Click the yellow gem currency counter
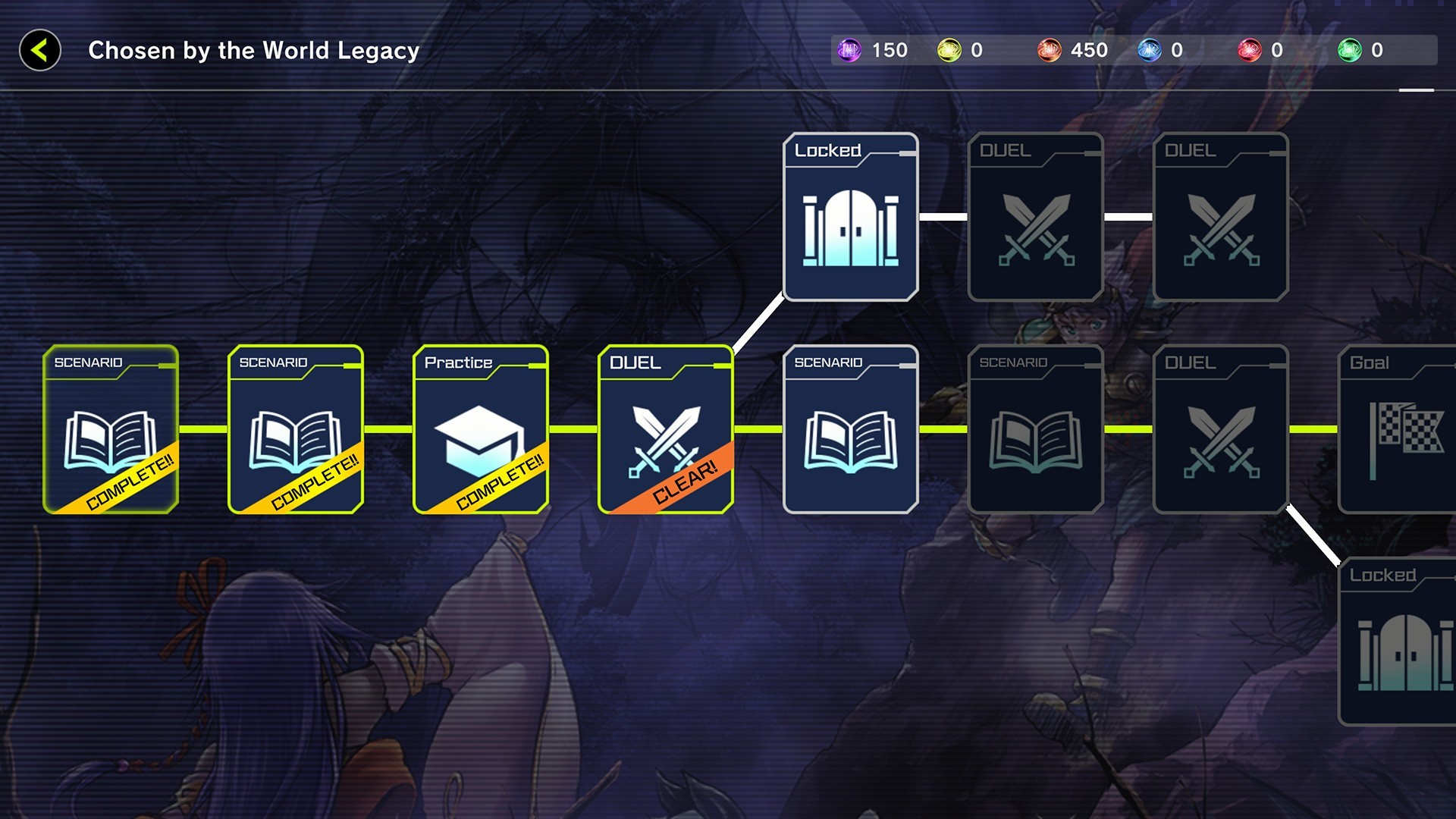The image size is (1456, 819). [x=952, y=50]
